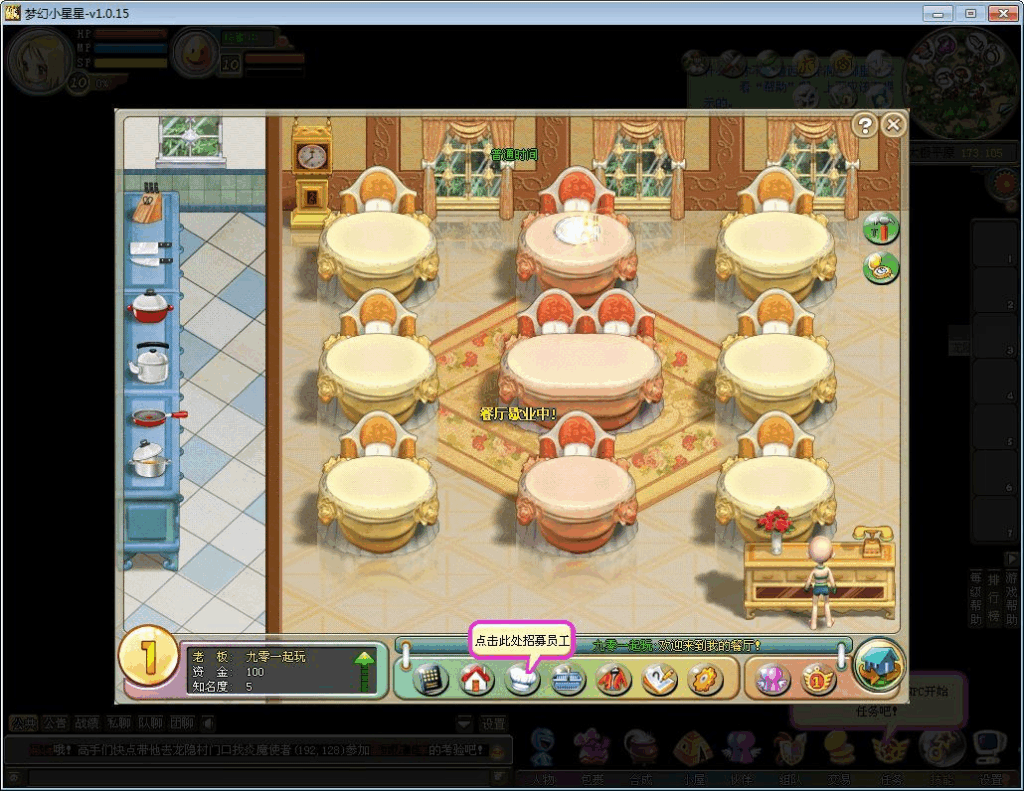Click the red-roof house icon
This screenshot has height=791, width=1024.
(x=477, y=679)
